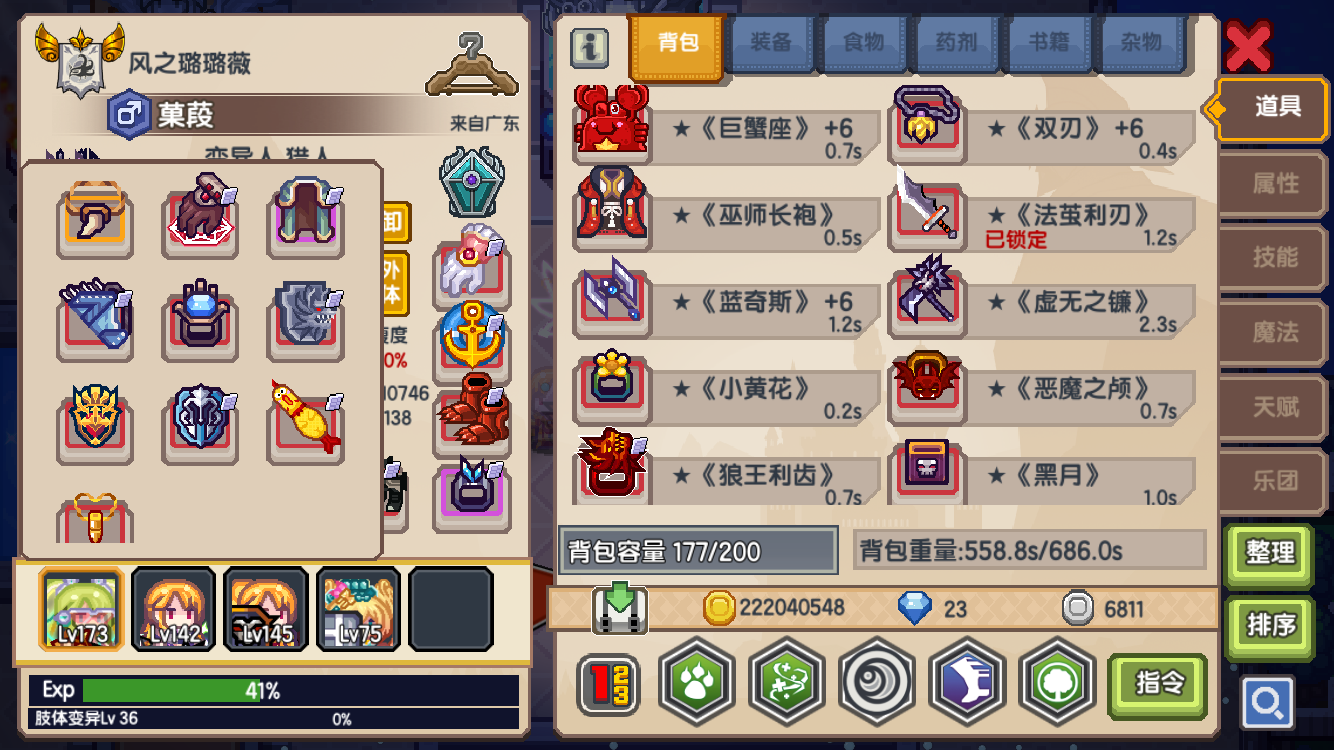Open the 属性 attributes sidebar tab
Screen dimensions: 1334x750
1272,183
